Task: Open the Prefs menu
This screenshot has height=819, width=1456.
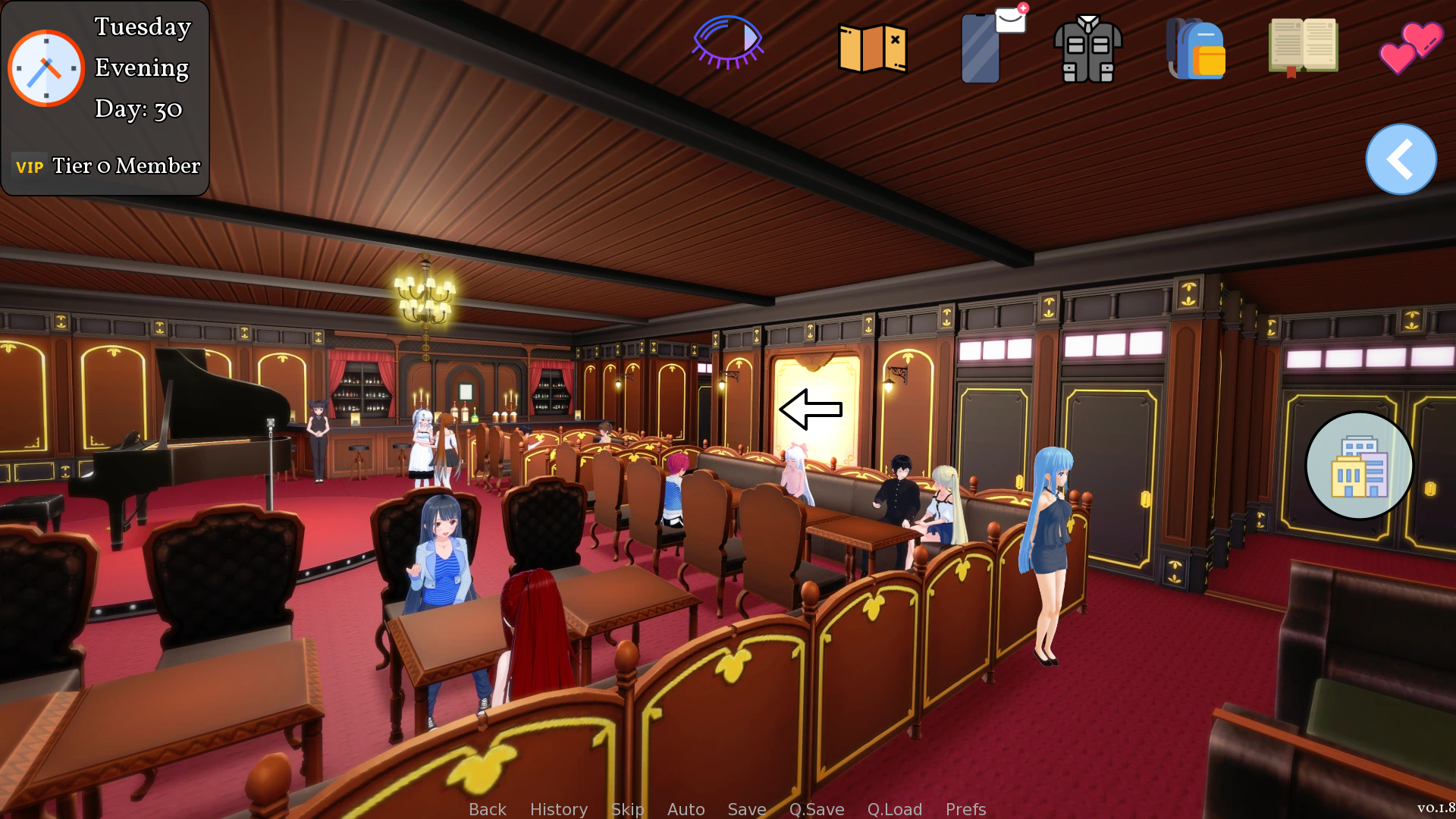Action: pyautogui.click(x=965, y=809)
